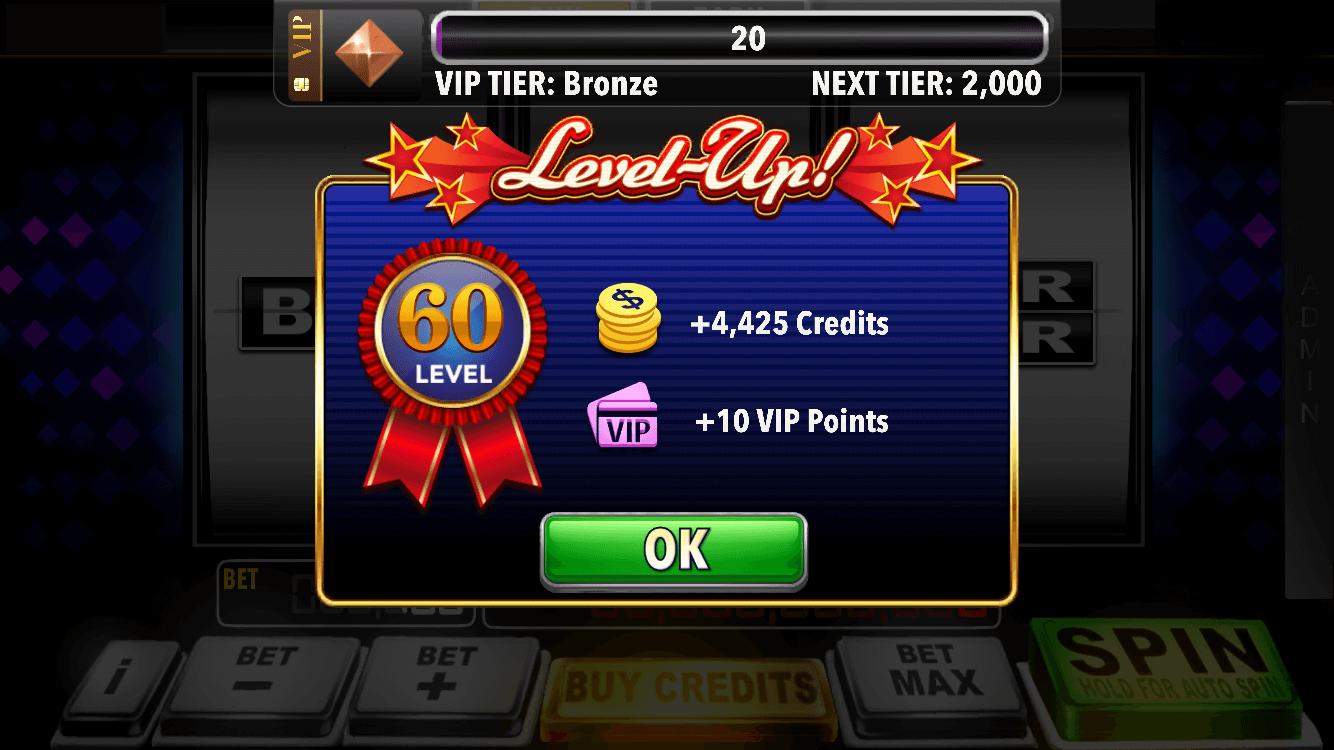Image resolution: width=1334 pixels, height=750 pixels.
Task: Open the ADMIN side panel
Action: 1305,340
